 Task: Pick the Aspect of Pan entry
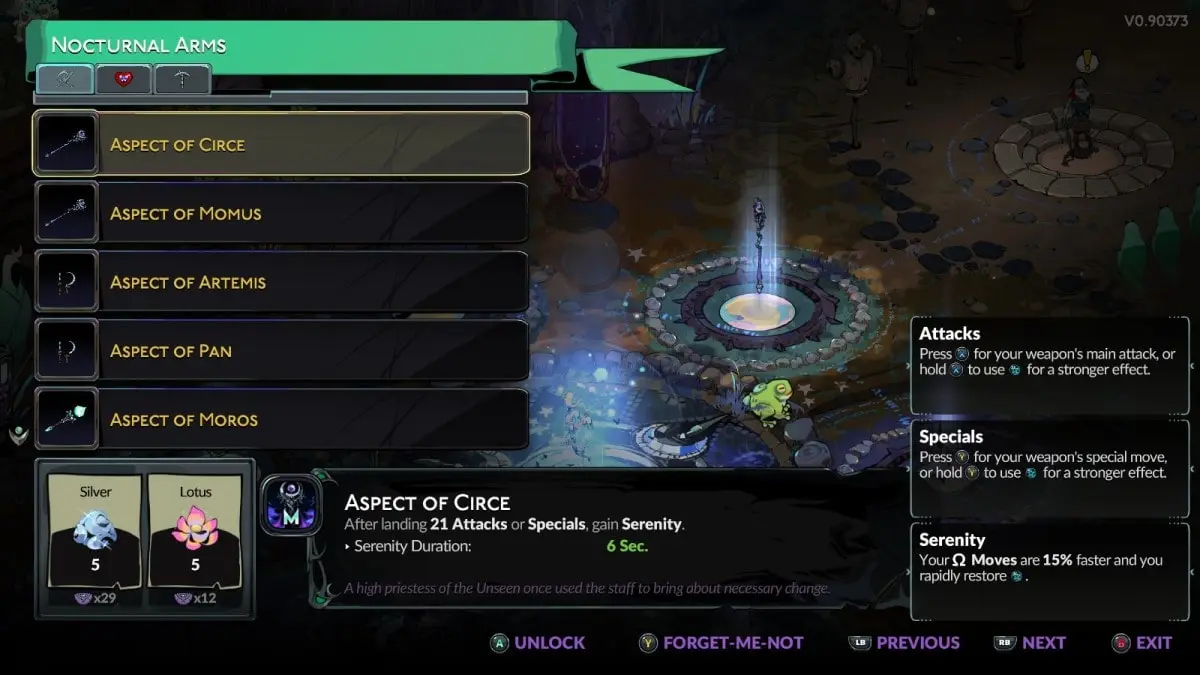pos(281,351)
